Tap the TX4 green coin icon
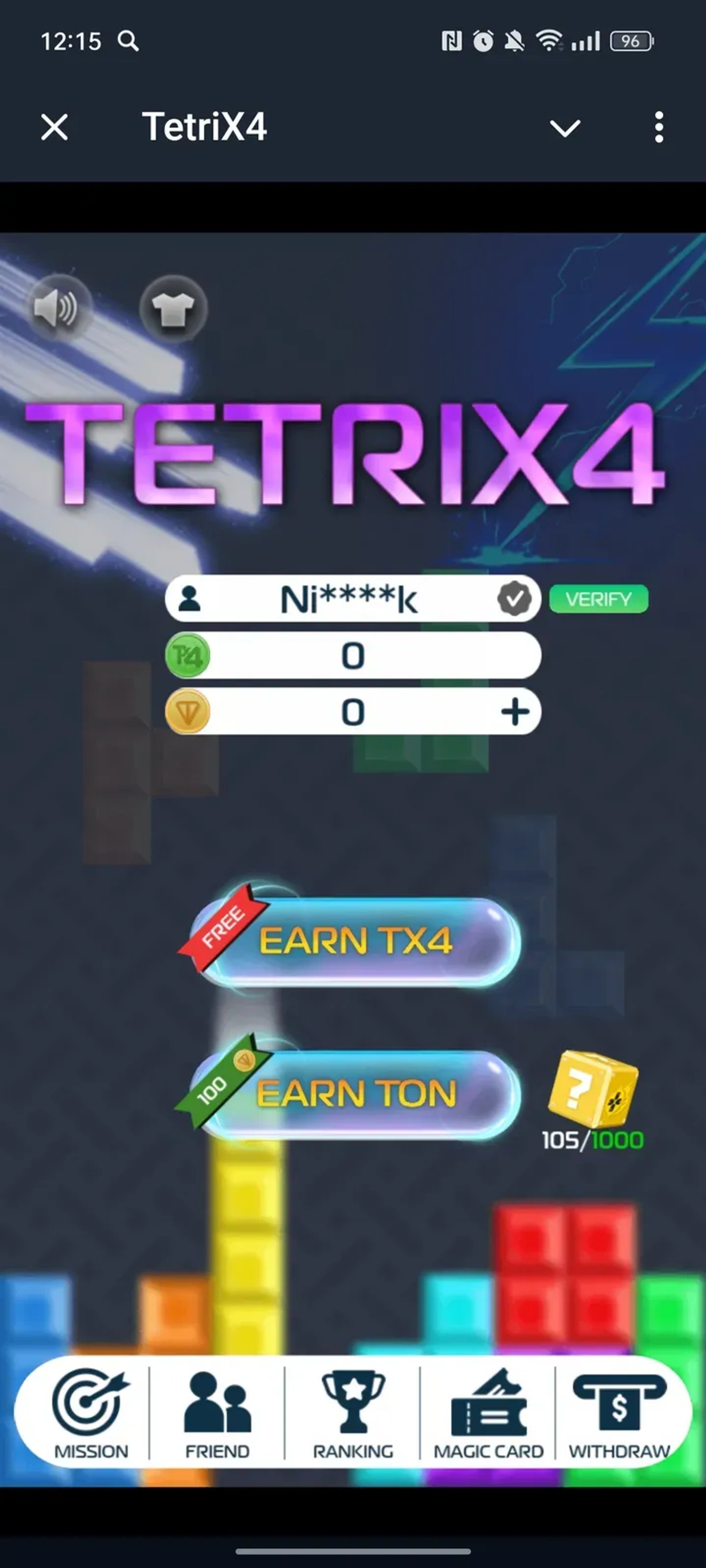The height and width of the screenshot is (1568, 706). 189,656
